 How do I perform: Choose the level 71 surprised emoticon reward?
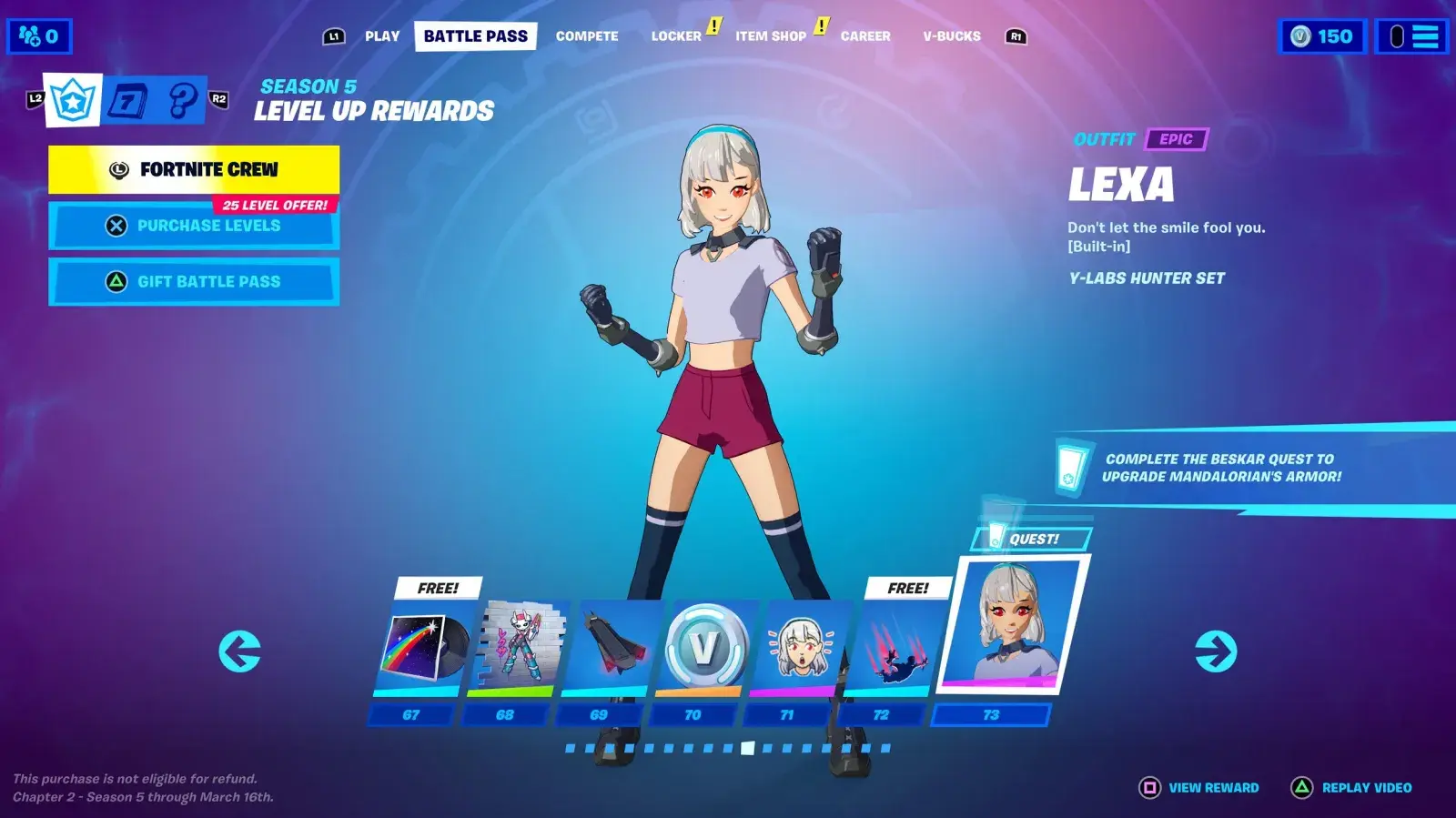click(x=799, y=648)
